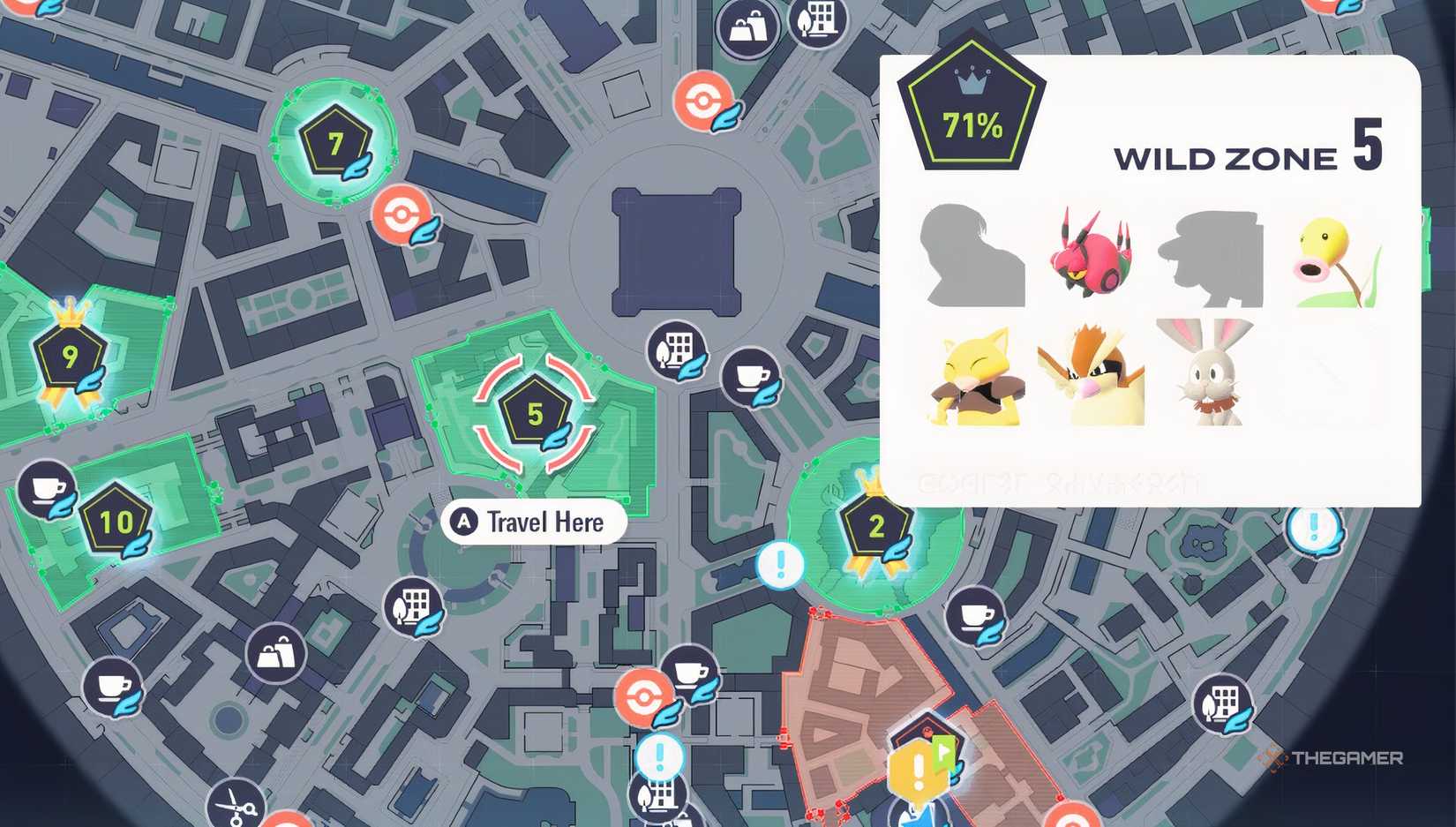This screenshot has height=827, width=1456.
Task: Select the blue exclamation marker beside Wild Zone 2
Action: (x=780, y=564)
